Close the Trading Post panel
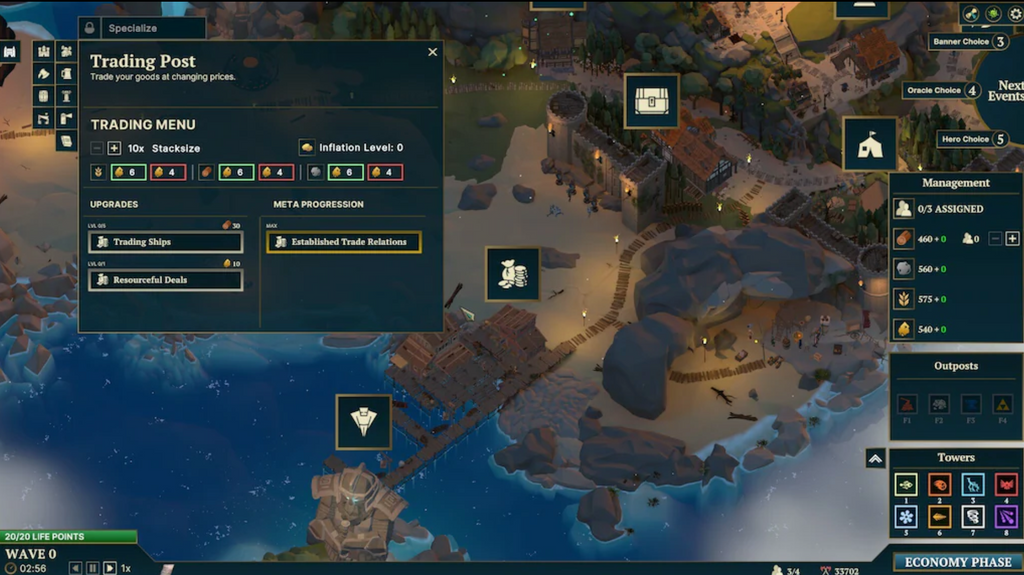Image resolution: width=1024 pixels, height=575 pixels. pos(432,52)
